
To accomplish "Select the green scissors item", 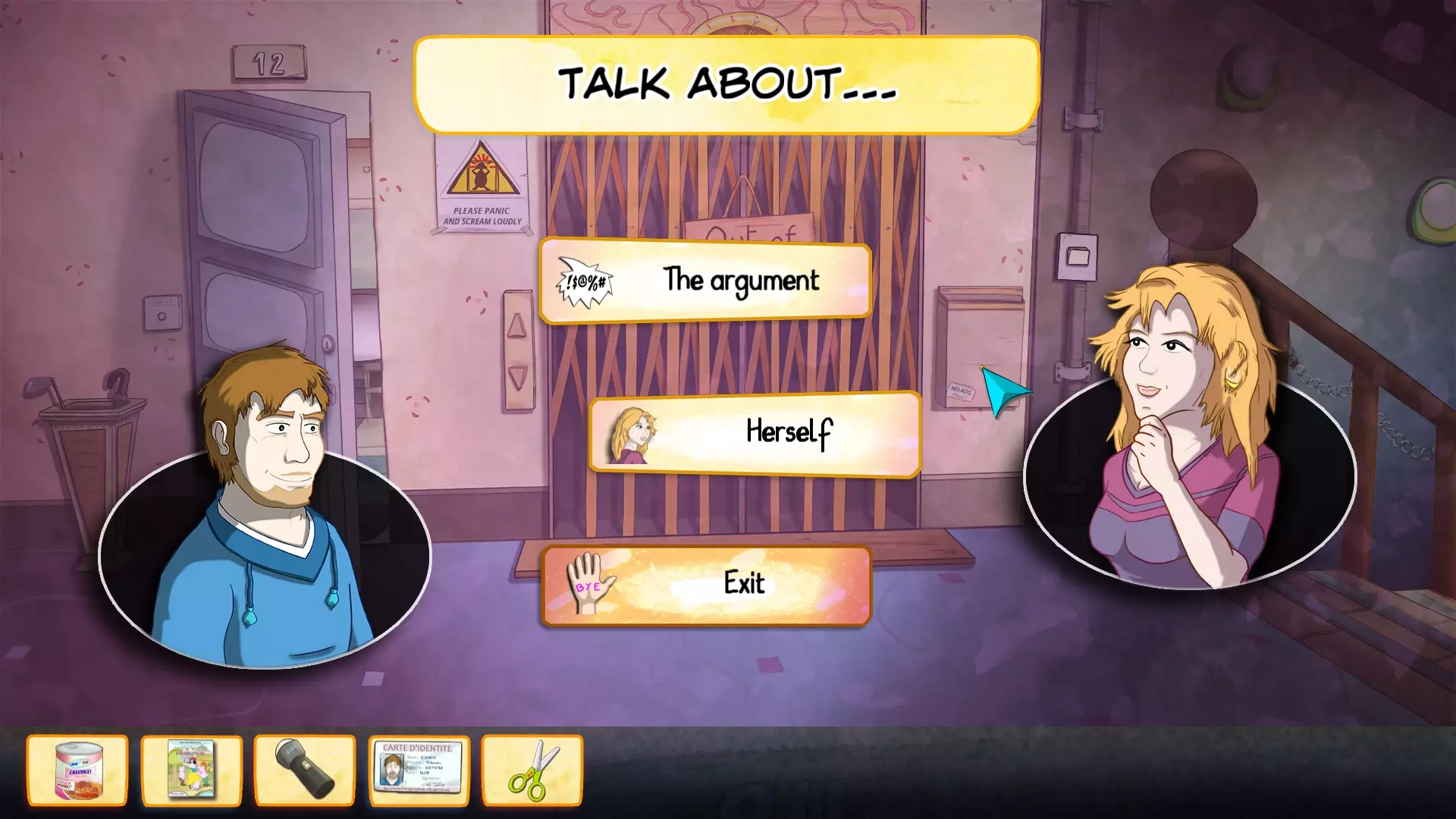I will pyautogui.click(x=532, y=770).
